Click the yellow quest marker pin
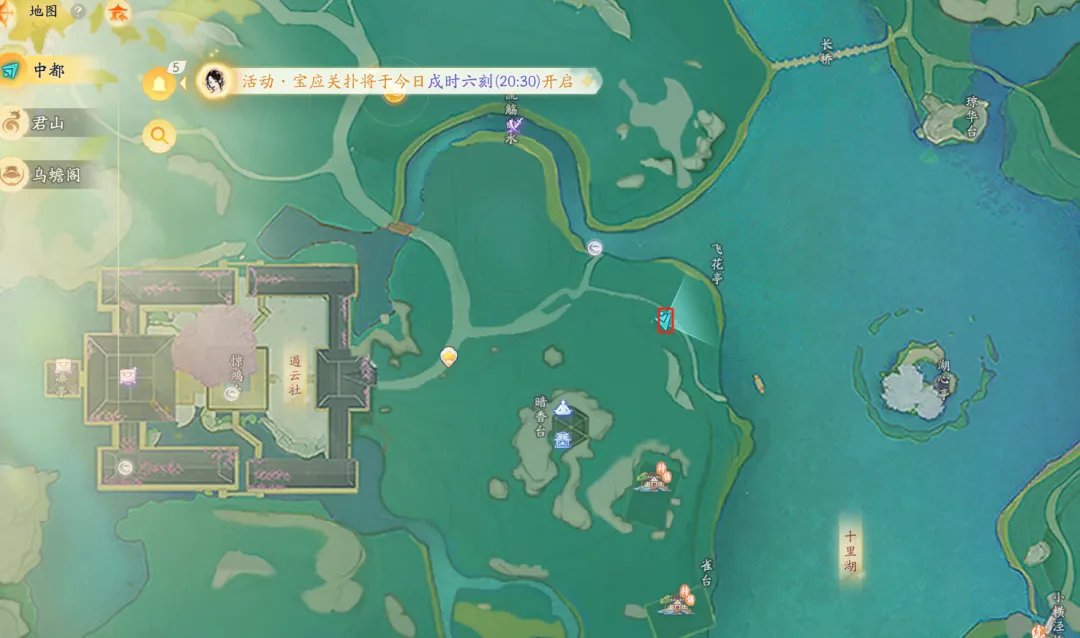The image size is (1080, 638). 449,355
